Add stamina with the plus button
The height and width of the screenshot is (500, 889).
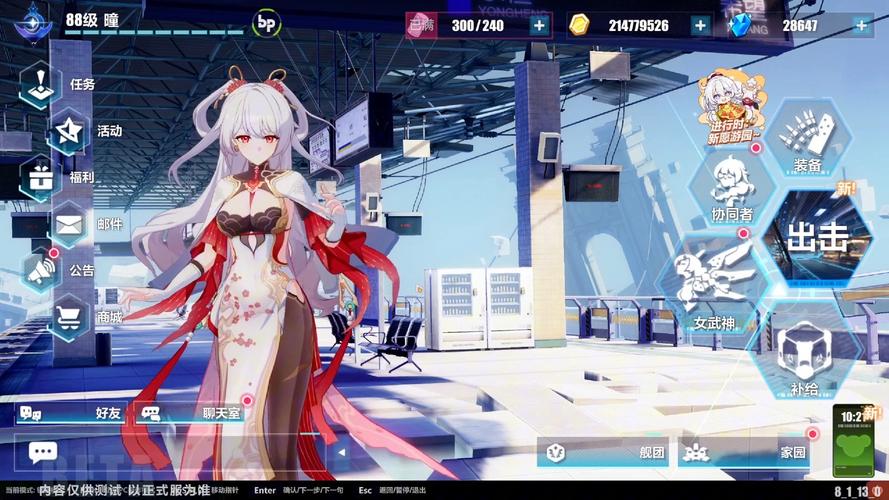click(x=540, y=25)
